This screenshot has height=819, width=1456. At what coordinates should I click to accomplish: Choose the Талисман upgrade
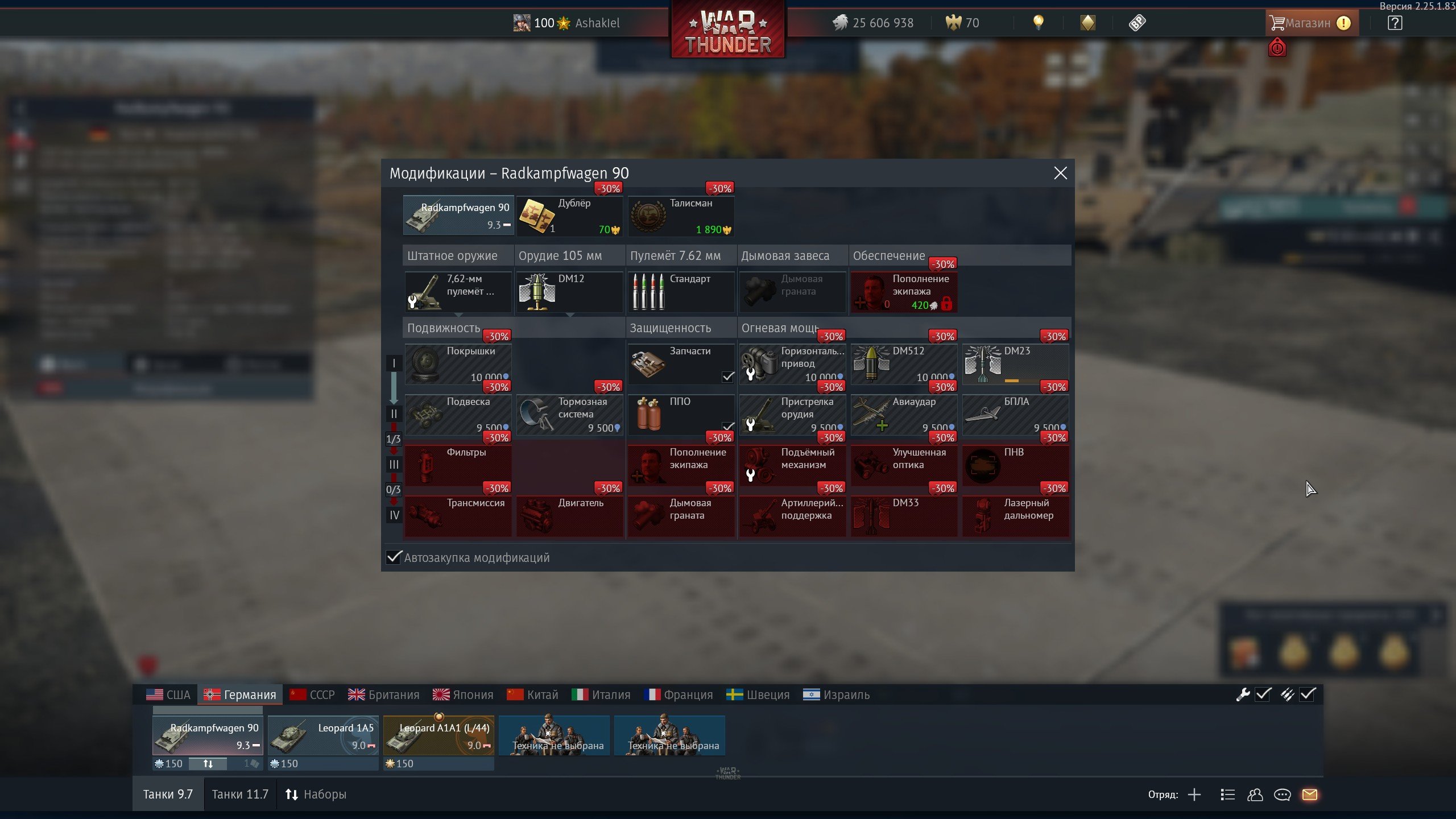click(x=681, y=216)
